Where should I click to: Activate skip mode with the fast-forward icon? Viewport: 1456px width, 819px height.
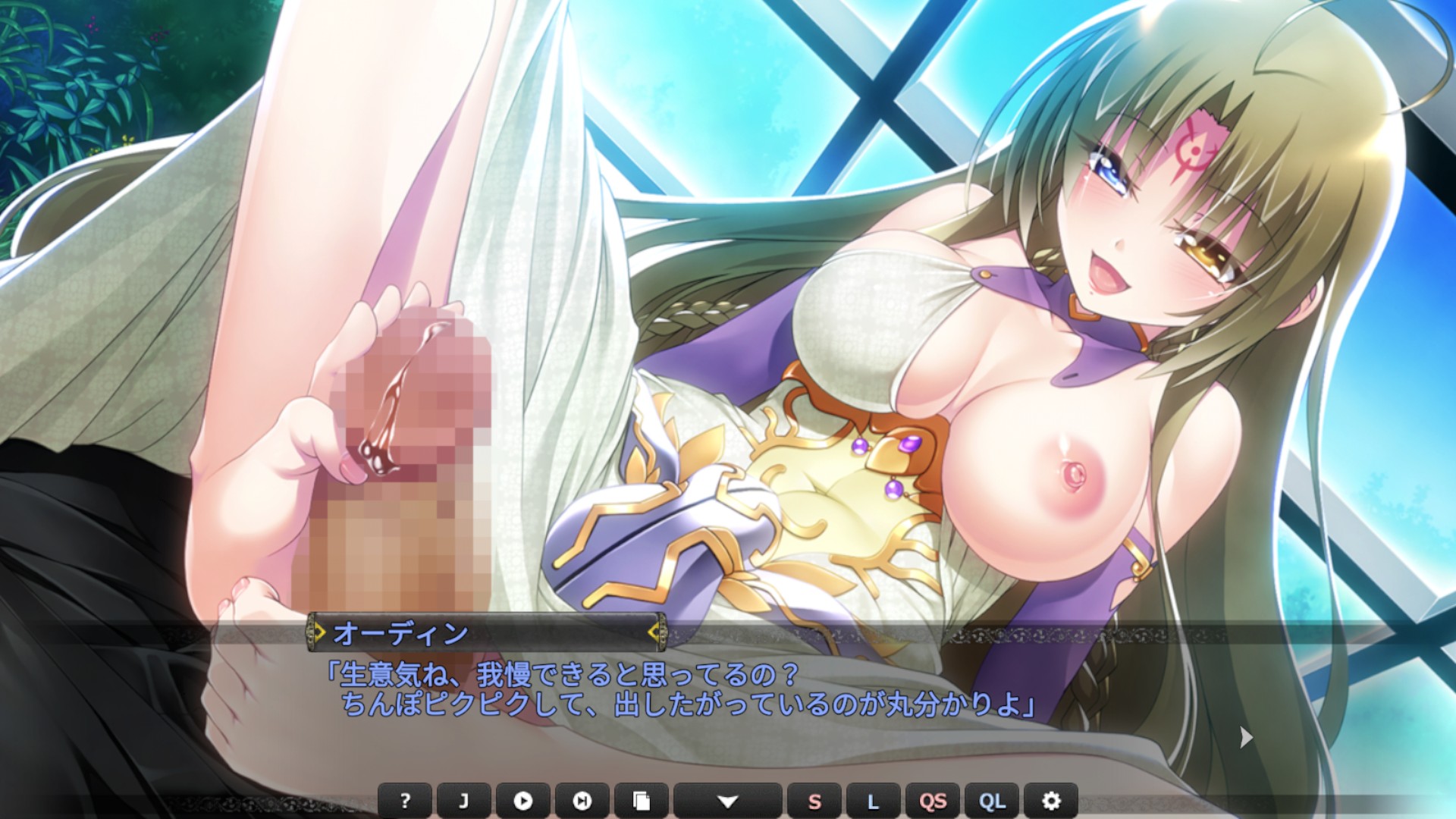[582, 801]
